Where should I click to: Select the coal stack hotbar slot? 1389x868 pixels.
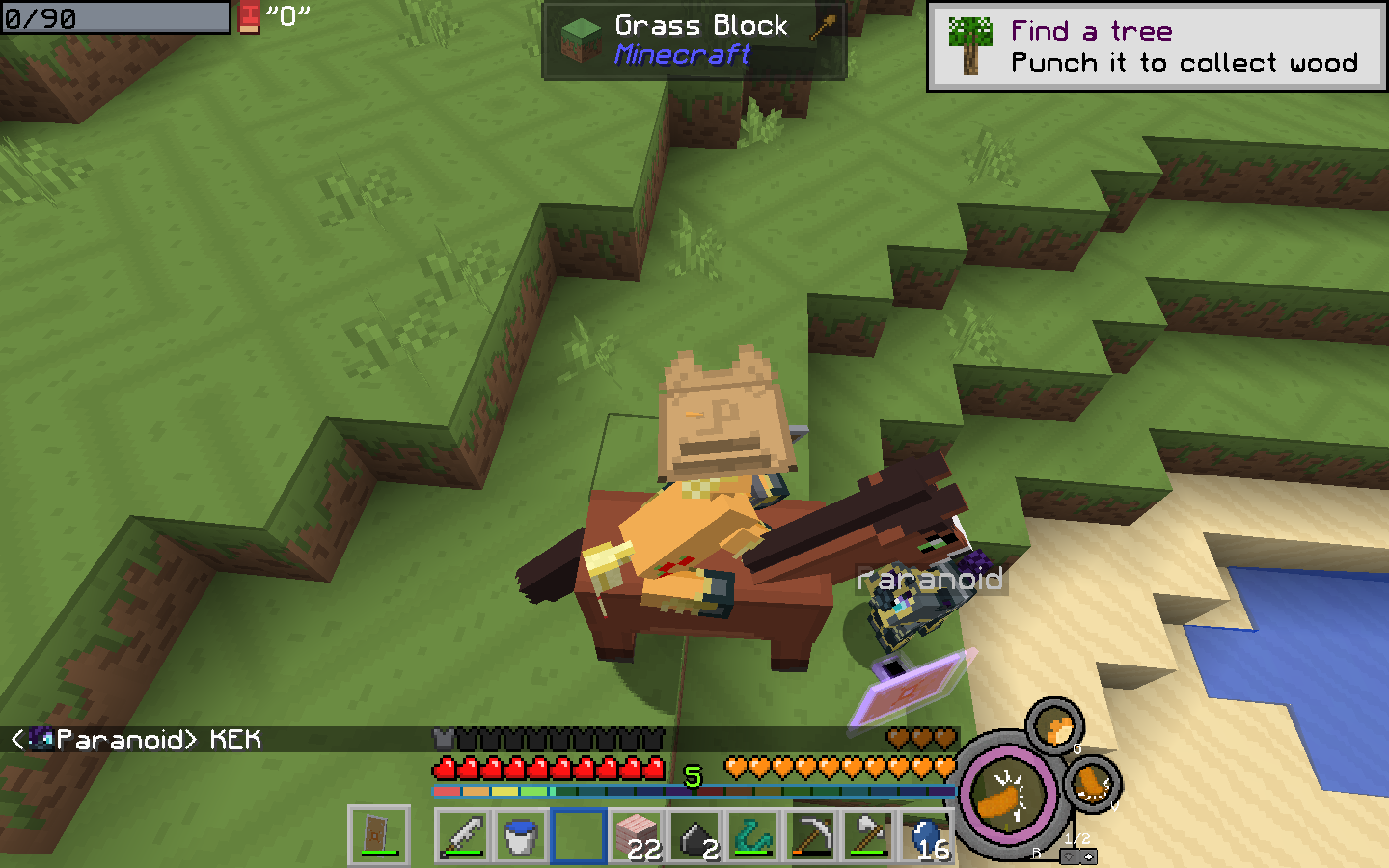694,835
